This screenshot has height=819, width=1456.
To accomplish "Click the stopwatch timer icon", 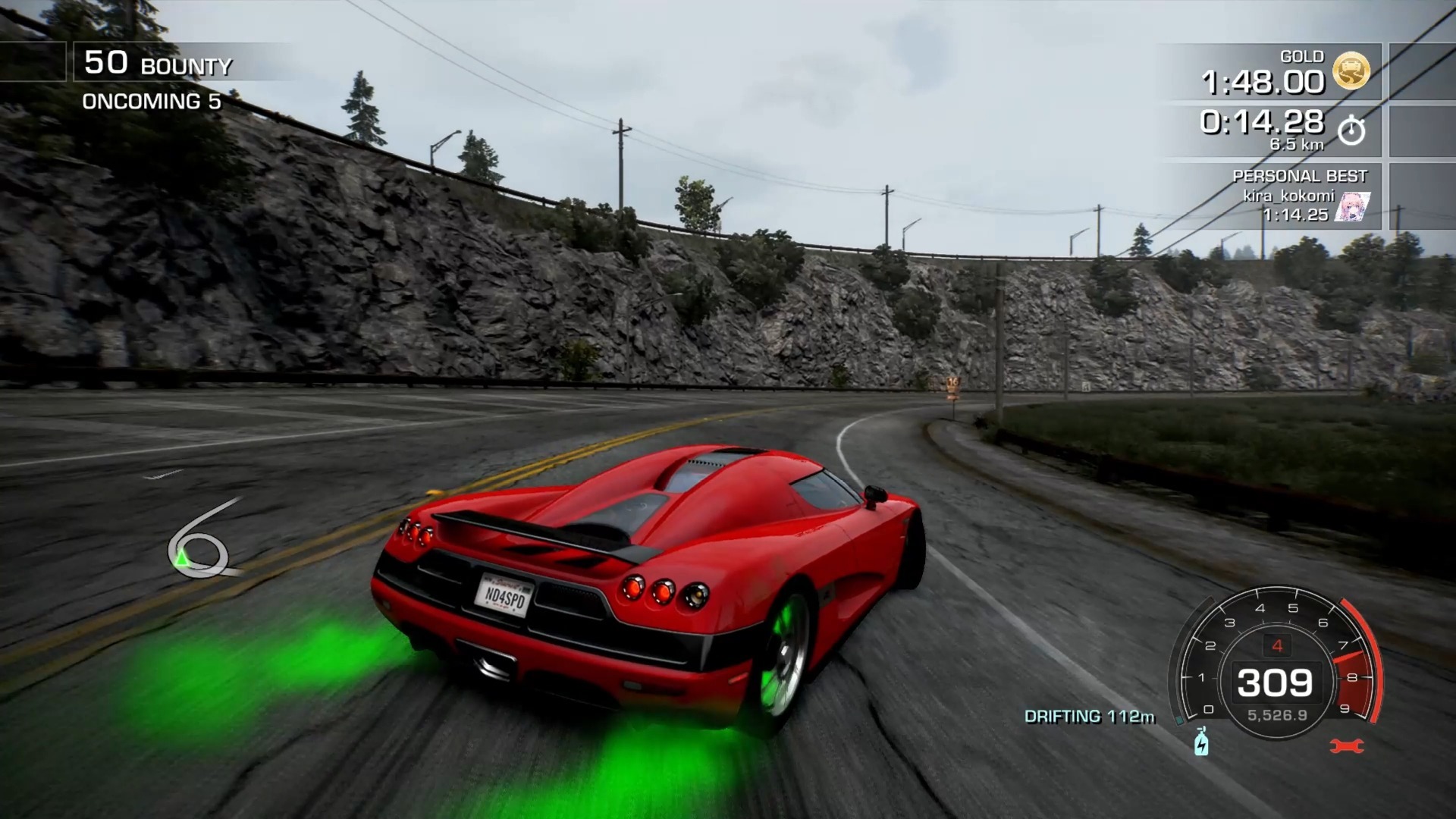I will pyautogui.click(x=1351, y=130).
